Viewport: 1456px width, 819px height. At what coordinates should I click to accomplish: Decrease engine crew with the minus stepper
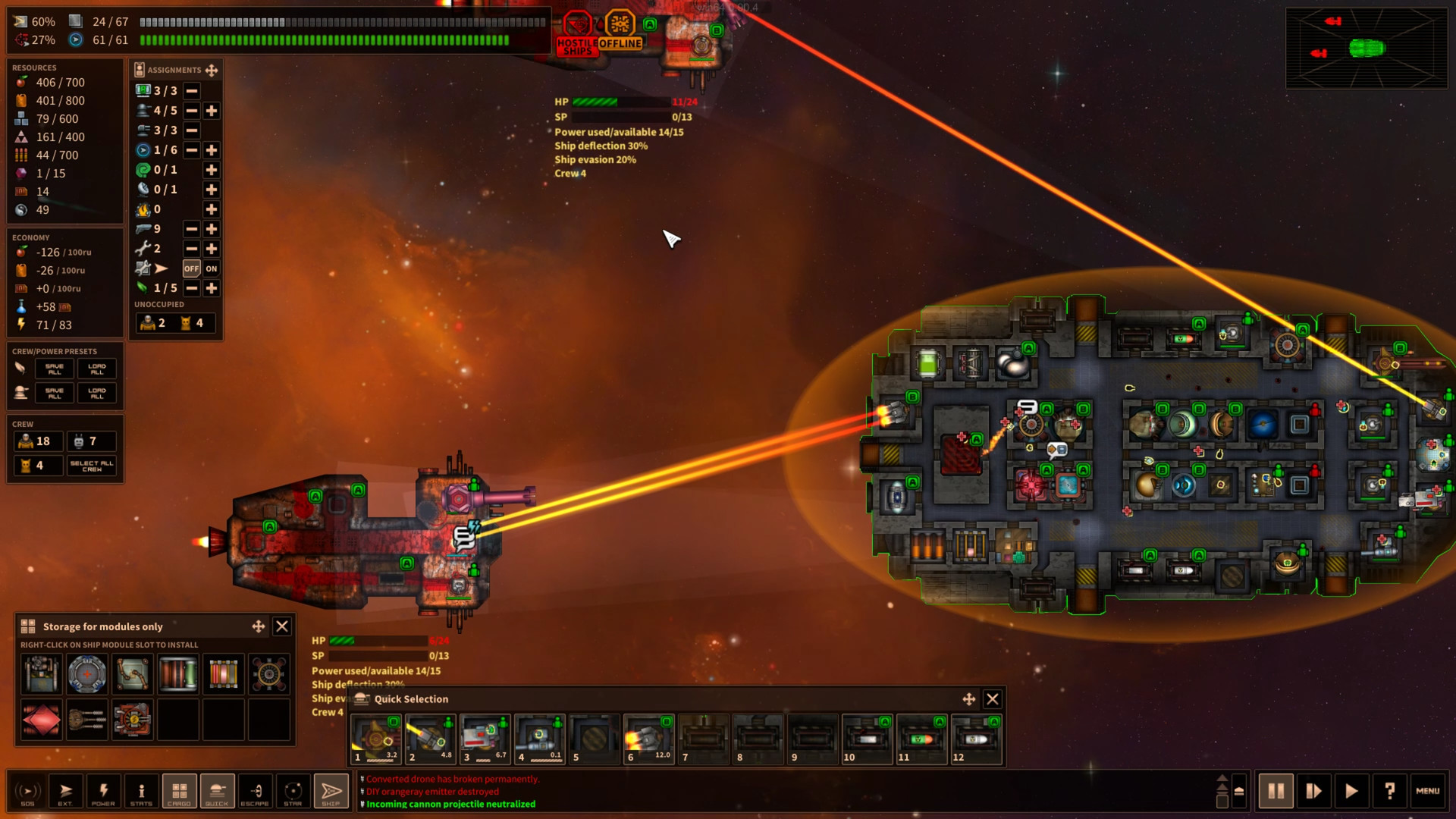tap(192, 150)
